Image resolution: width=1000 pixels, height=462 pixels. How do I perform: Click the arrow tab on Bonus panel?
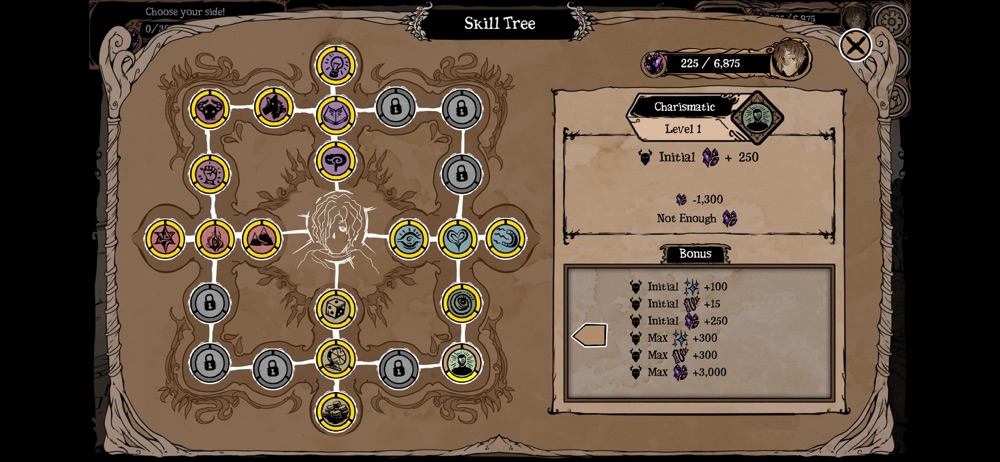[x=589, y=335]
